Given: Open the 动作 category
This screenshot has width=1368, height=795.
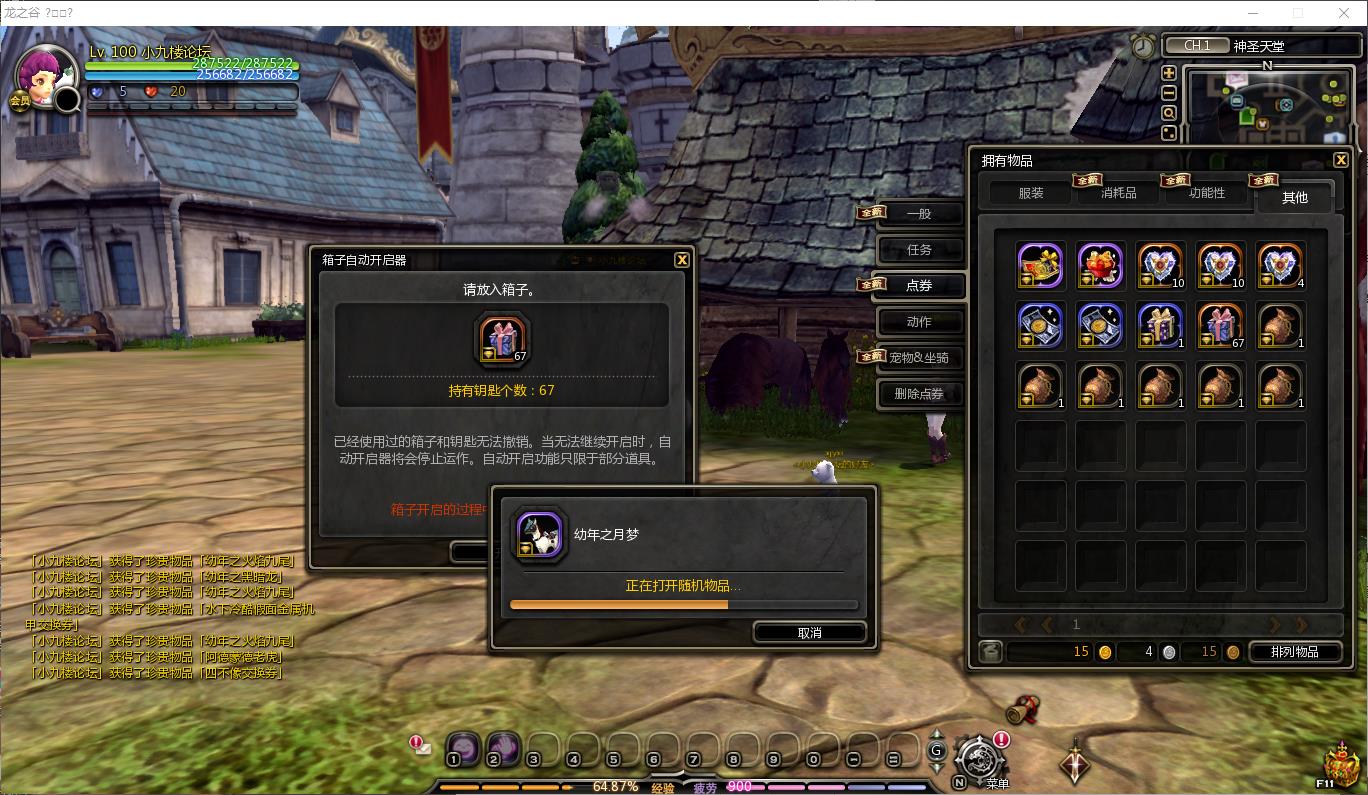Looking at the screenshot, I should pyautogui.click(x=919, y=322).
